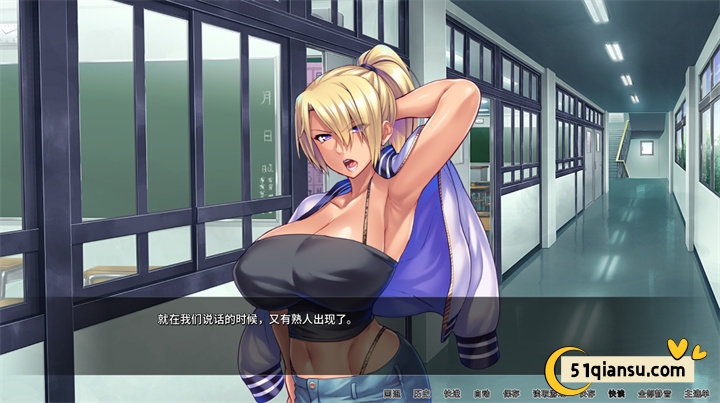The image size is (720, 403).
Task: Toggle 快进 fast-forward skip mode
Action: coord(452,393)
